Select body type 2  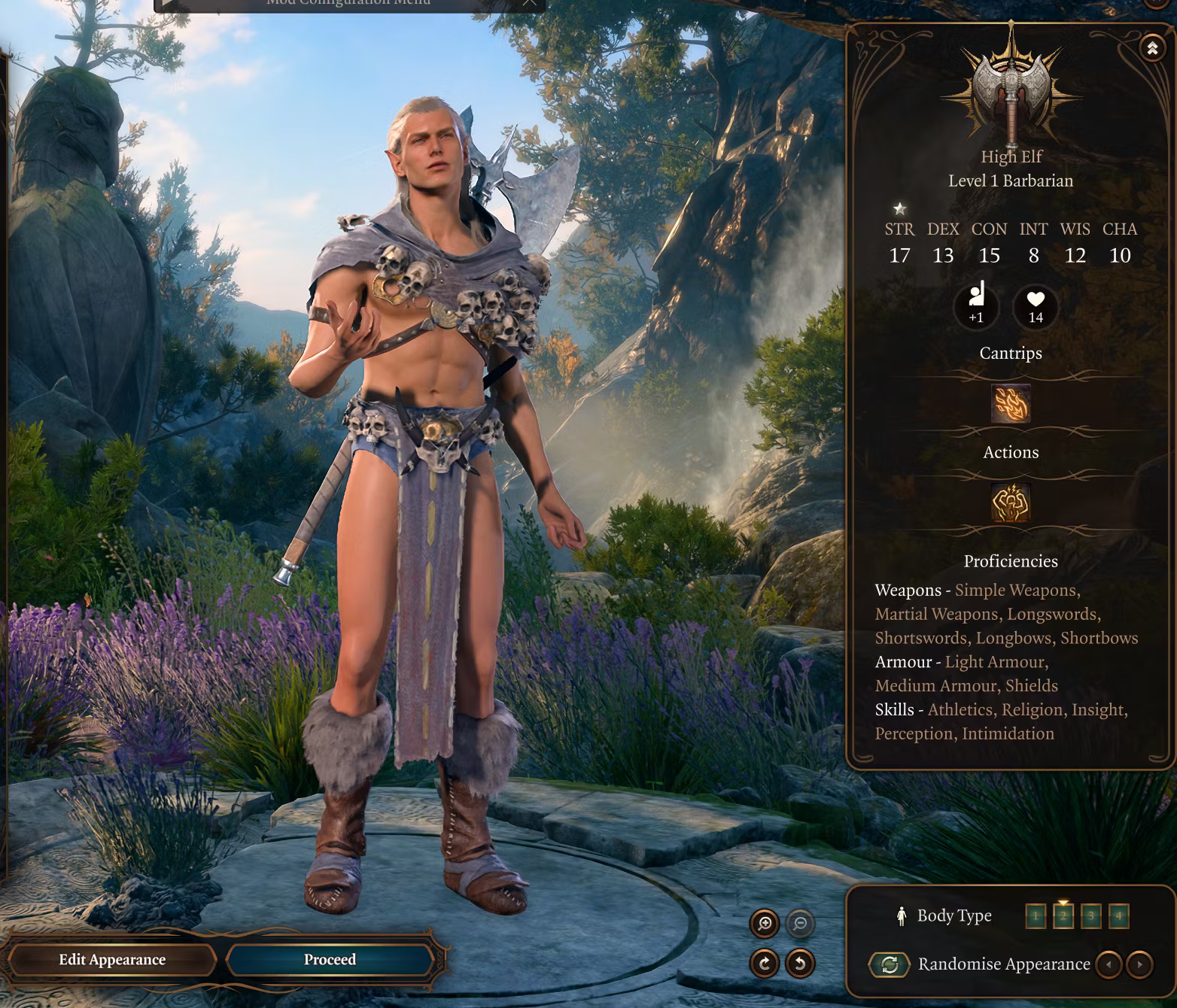pyautogui.click(x=1063, y=916)
